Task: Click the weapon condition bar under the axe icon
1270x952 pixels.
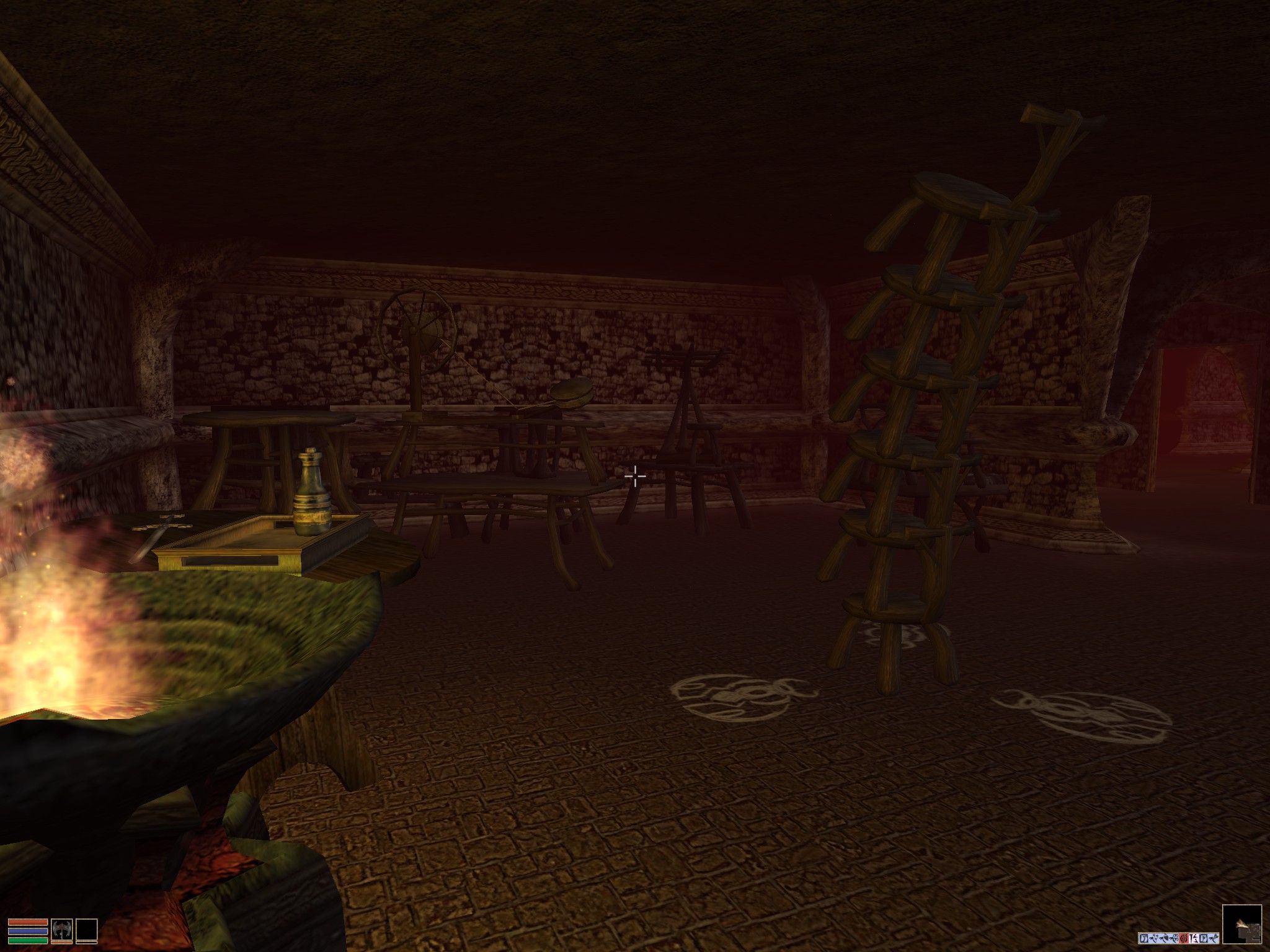Action: coord(61,943)
